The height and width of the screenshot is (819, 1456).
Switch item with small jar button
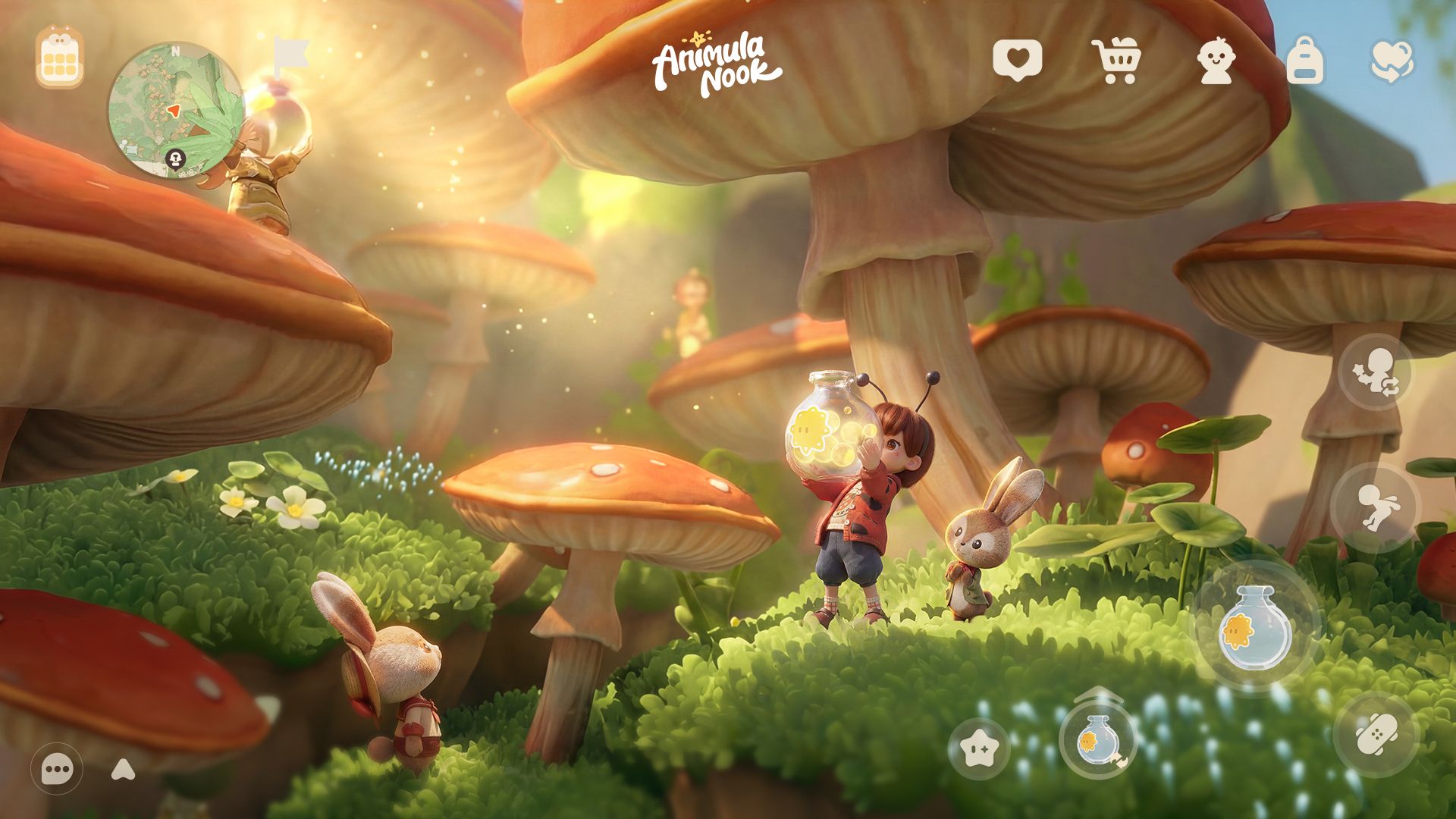click(1097, 739)
